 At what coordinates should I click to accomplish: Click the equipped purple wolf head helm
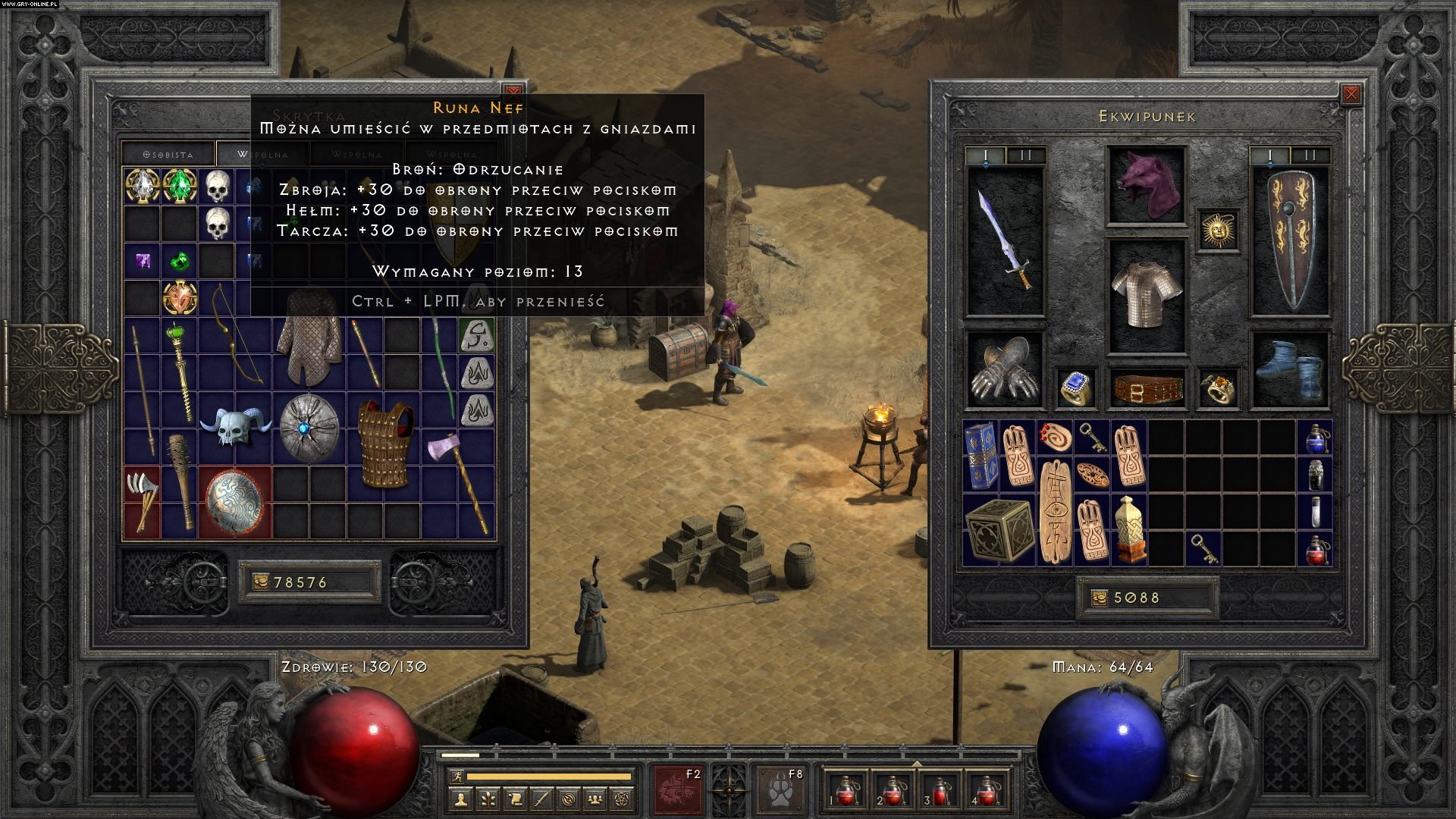[x=1146, y=185]
